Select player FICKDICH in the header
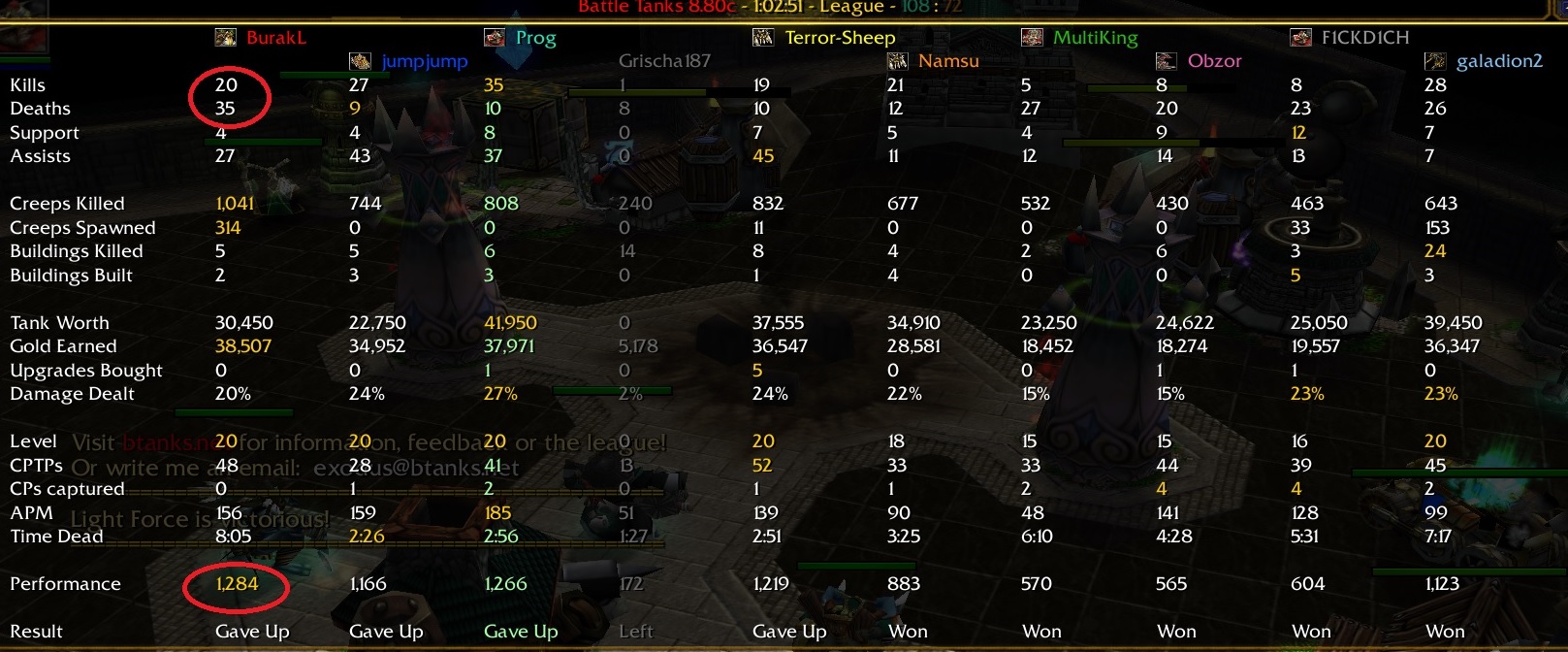This screenshot has height=652, width=1568. [x=1364, y=38]
